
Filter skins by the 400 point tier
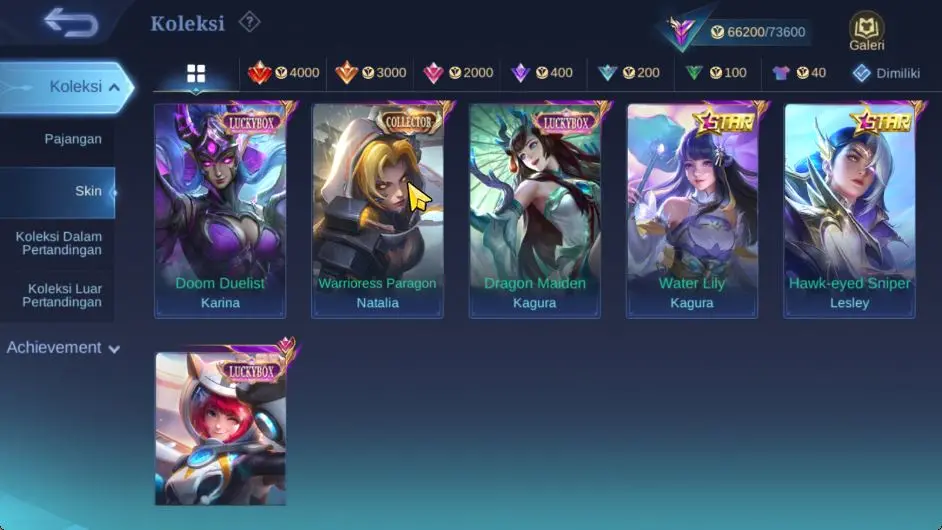(541, 73)
